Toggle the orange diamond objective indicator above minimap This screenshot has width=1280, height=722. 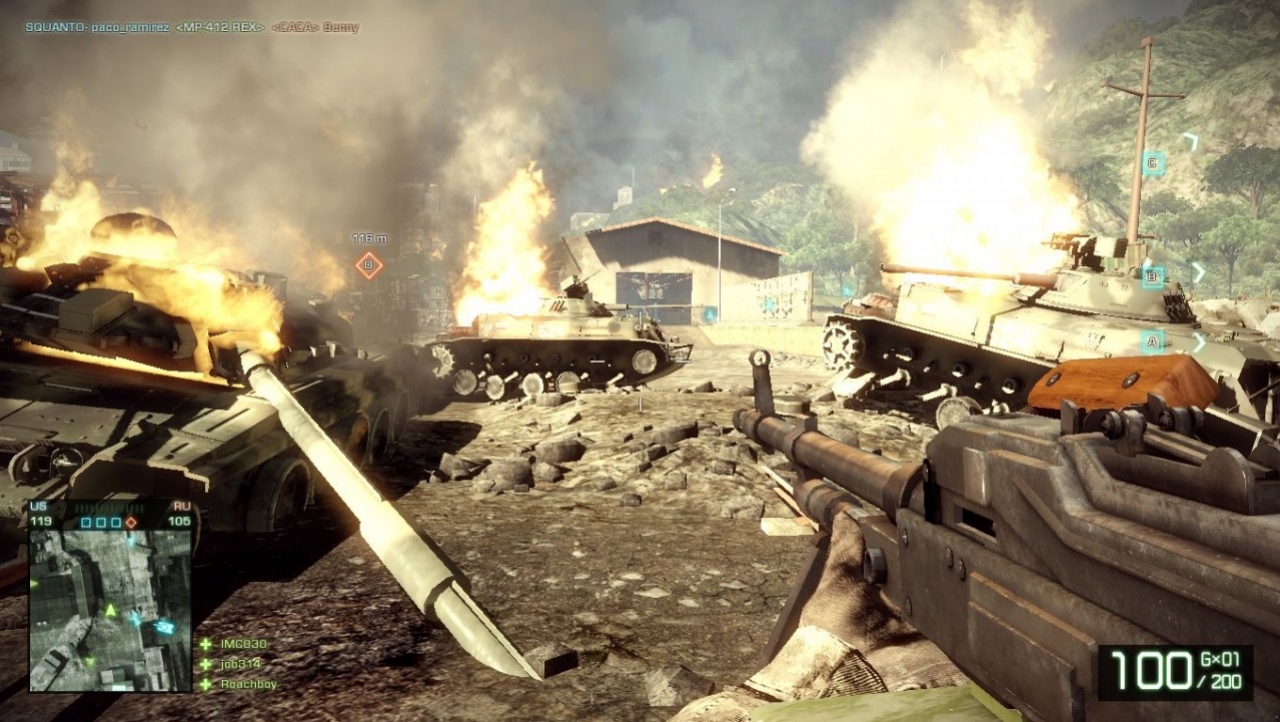(x=130, y=522)
